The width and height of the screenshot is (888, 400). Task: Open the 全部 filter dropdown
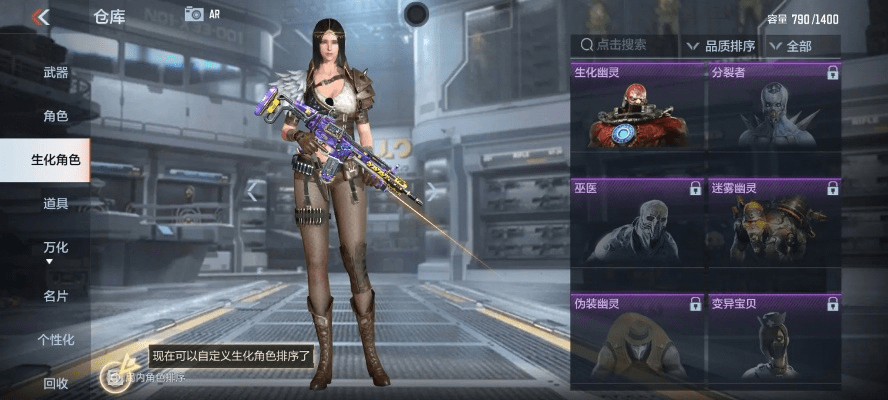803,46
